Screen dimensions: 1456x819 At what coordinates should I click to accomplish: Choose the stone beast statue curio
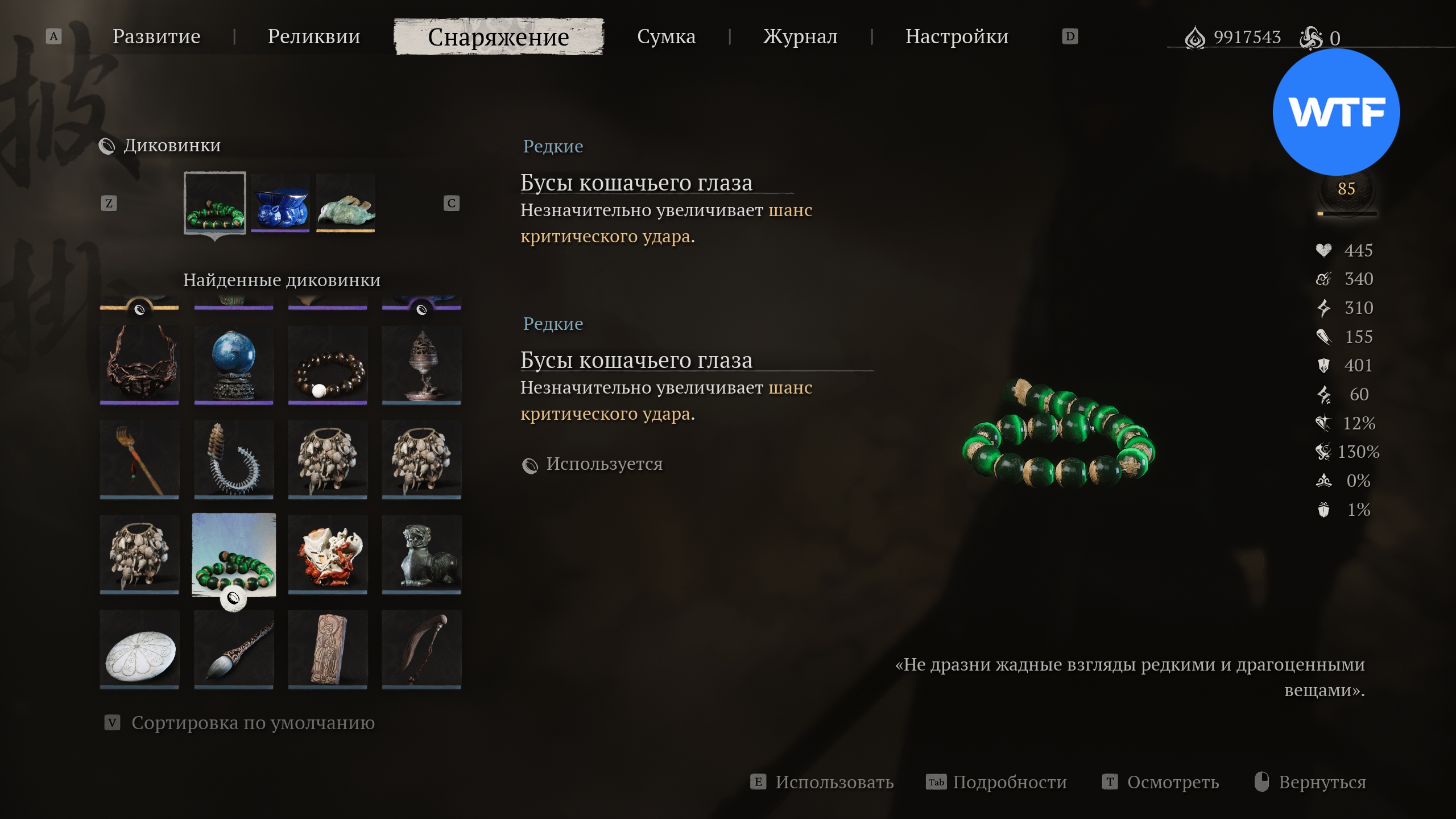(421, 555)
